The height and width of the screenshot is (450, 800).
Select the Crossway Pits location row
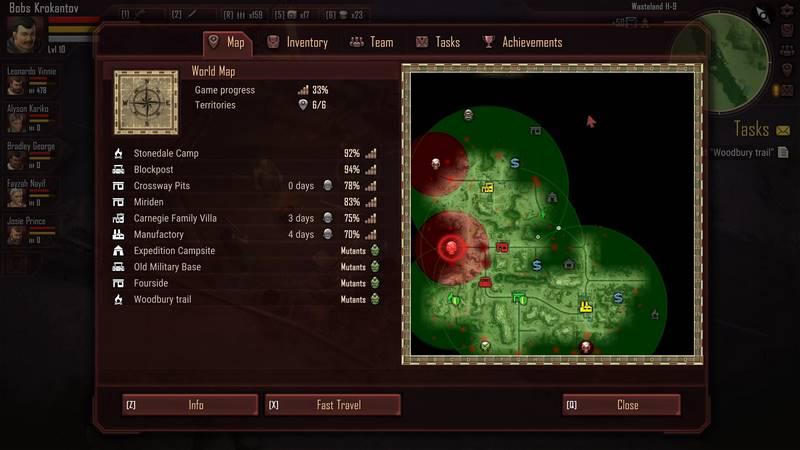[162, 186]
